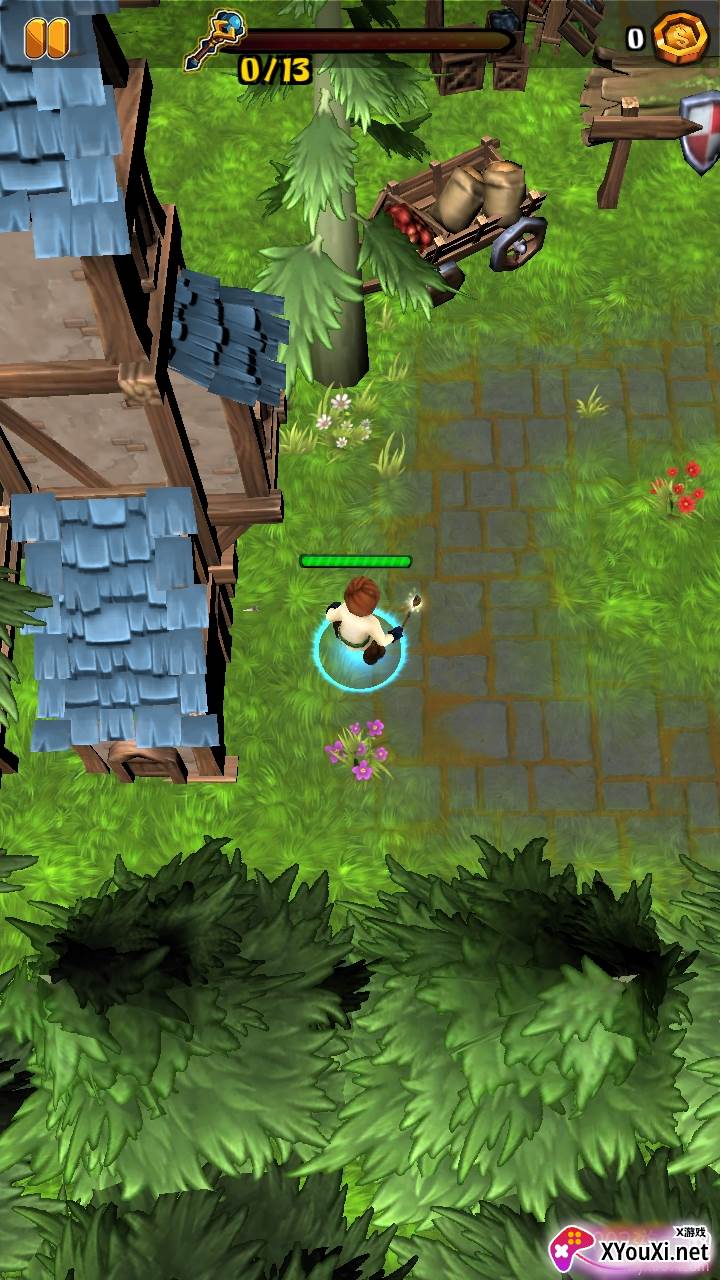The height and width of the screenshot is (1280, 720).
Task: Pause the game with the orange button
Action: click(46, 37)
